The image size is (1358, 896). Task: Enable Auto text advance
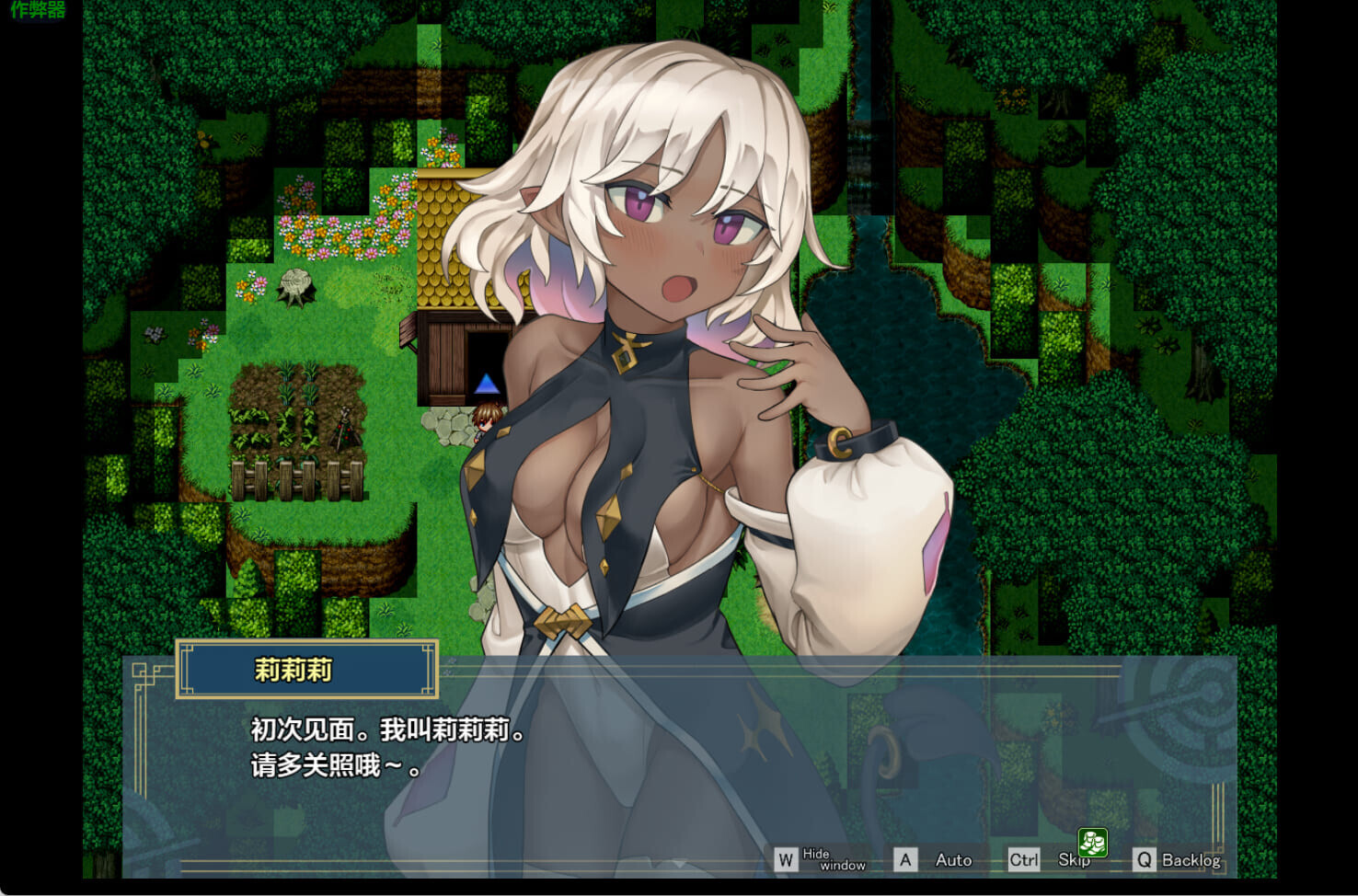tap(935, 860)
